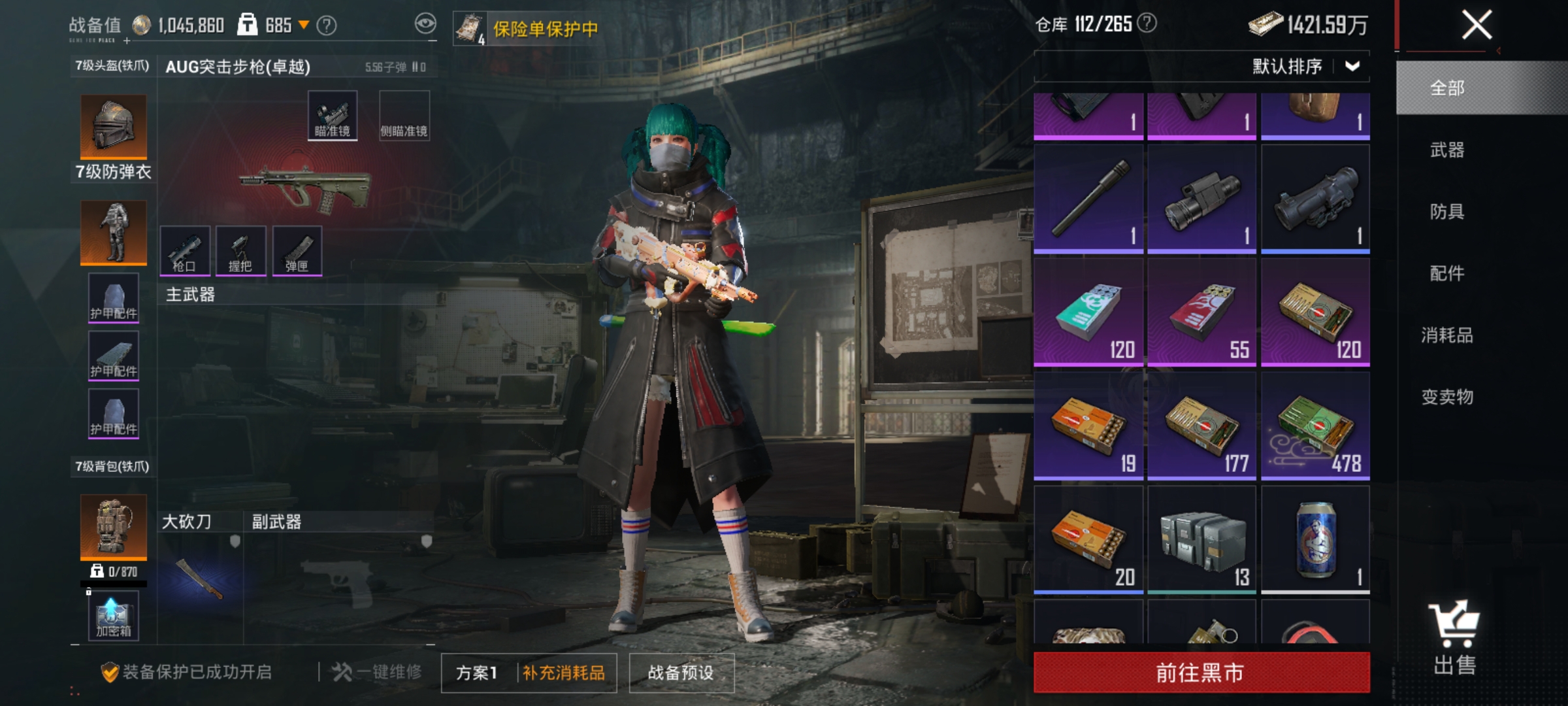Toggle the eye preview icon at the top
Viewport: 1568px width, 706px height.
(427, 24)
